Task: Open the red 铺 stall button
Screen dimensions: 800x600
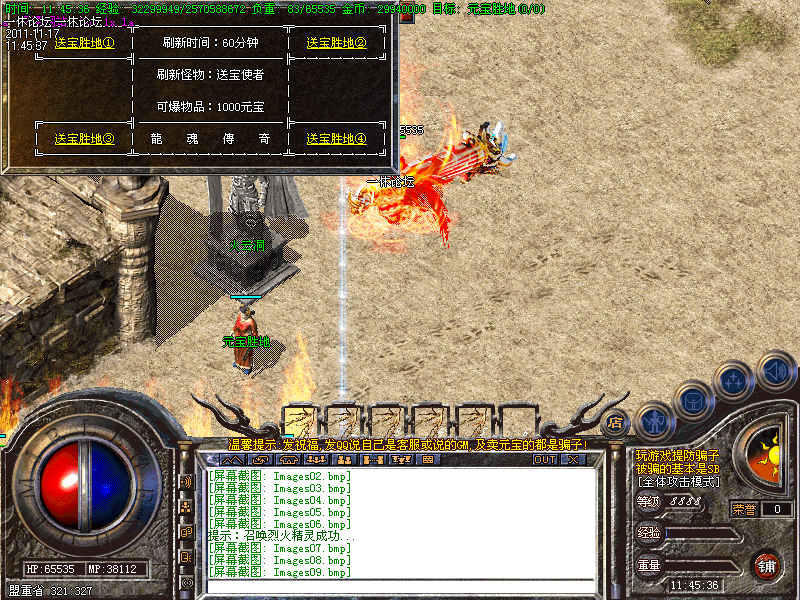Action: coord(767,565)
